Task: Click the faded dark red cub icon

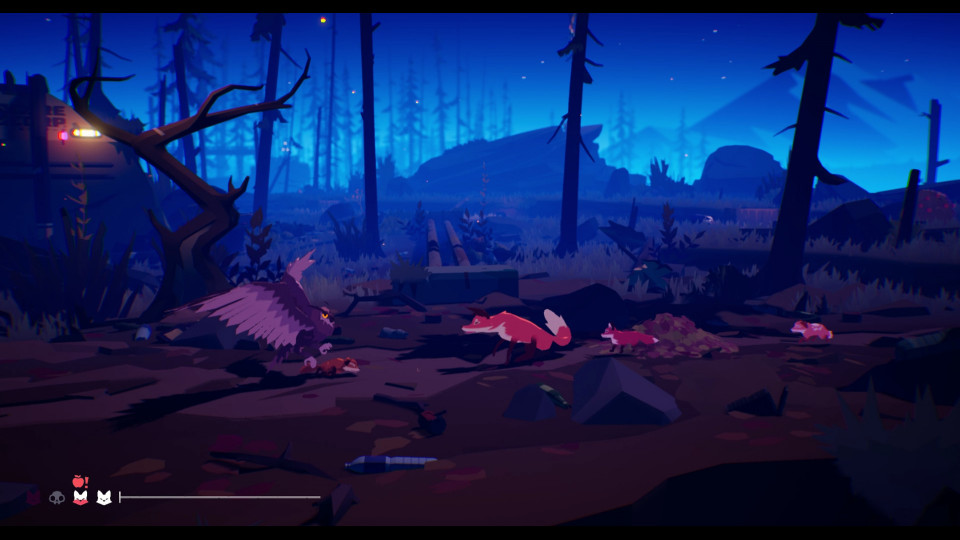Action: coord(34,497)
